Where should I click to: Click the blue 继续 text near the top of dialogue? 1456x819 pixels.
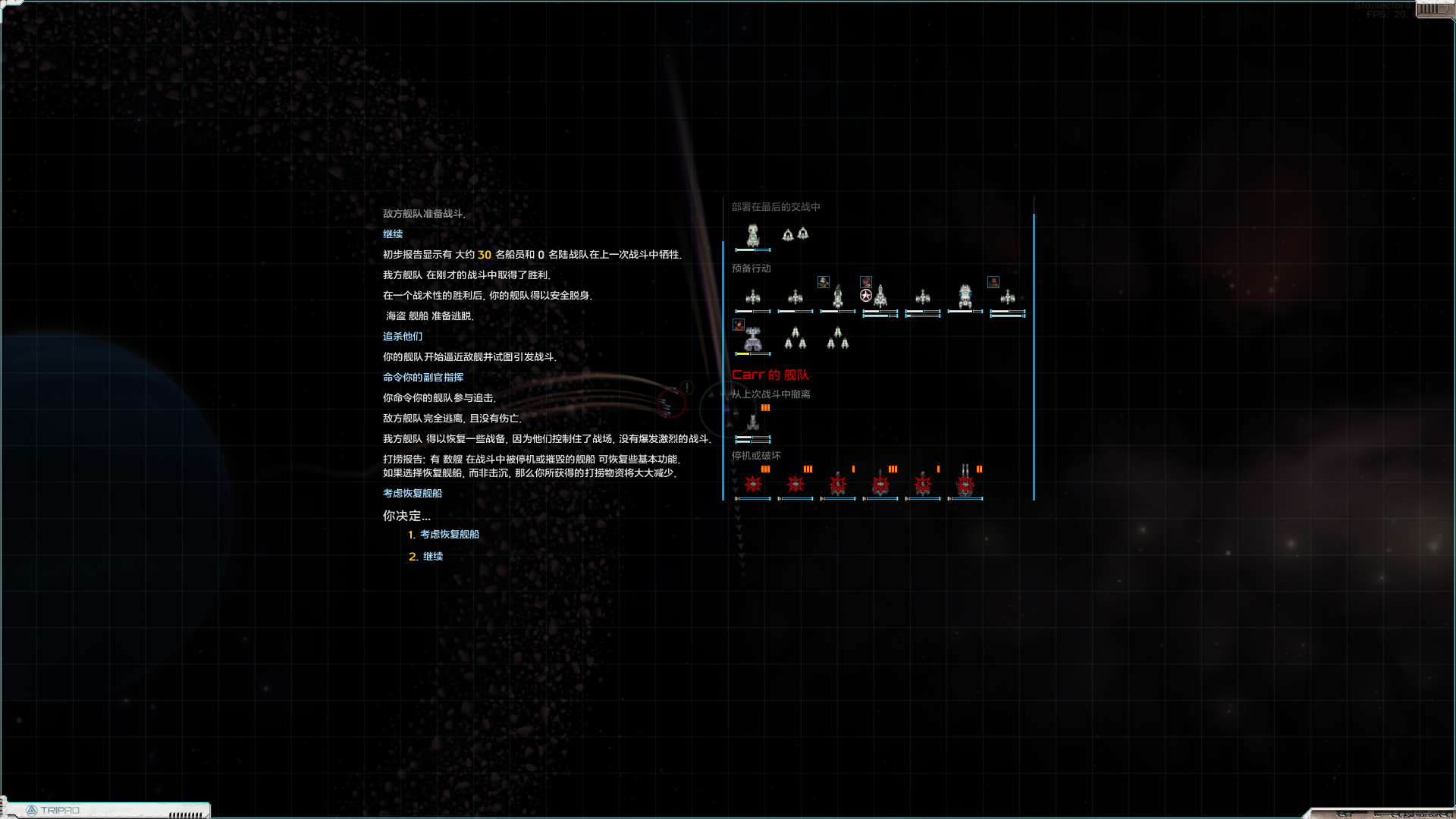coord(394,234)
